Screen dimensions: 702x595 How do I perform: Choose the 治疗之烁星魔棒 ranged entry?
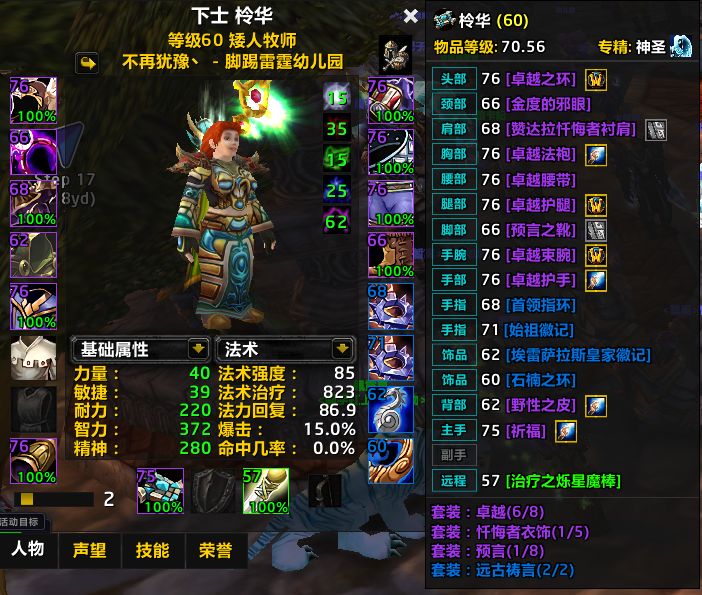(x=563, y=481)
